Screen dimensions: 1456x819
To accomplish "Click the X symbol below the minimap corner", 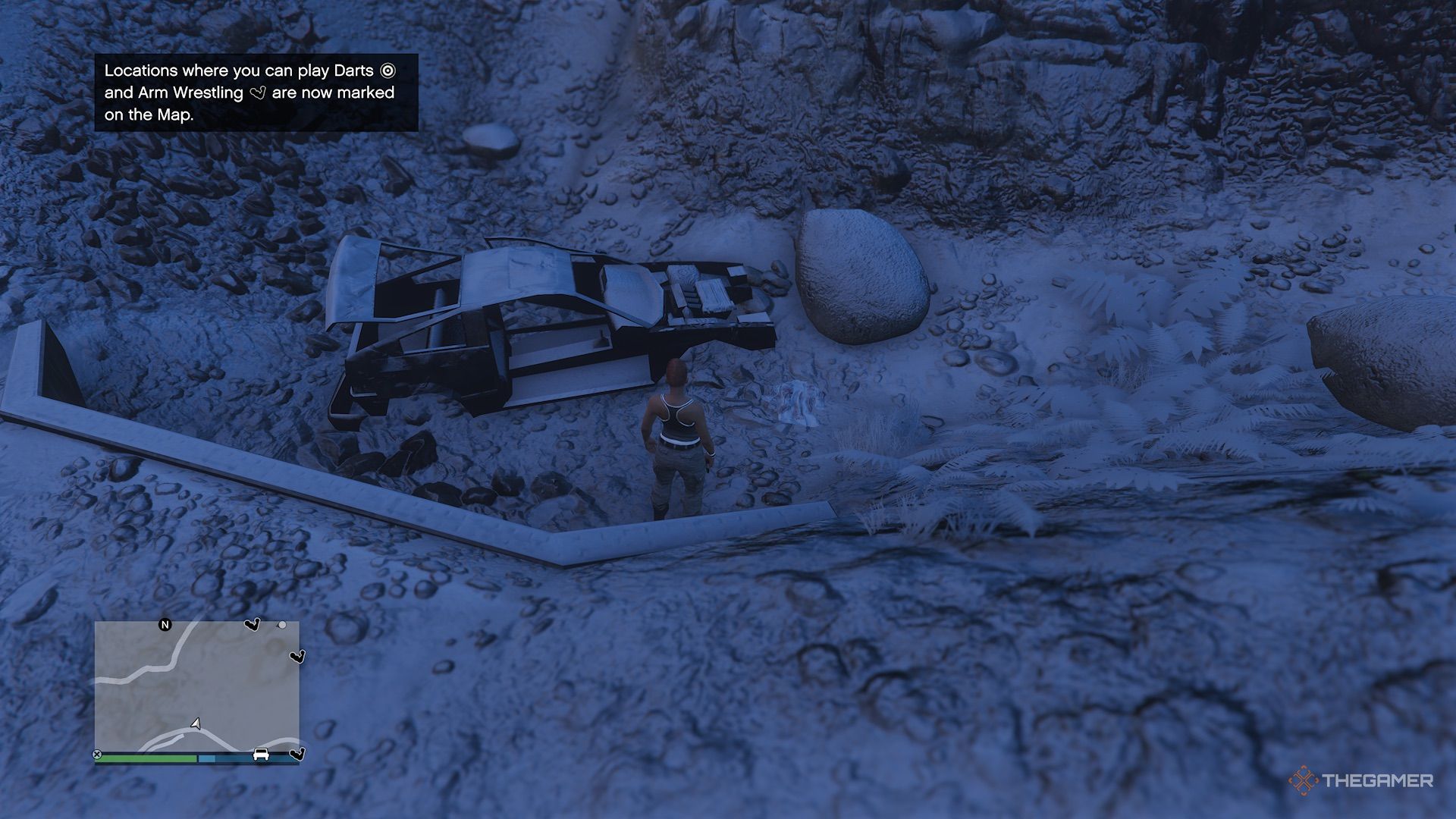I will click(97, 754).
